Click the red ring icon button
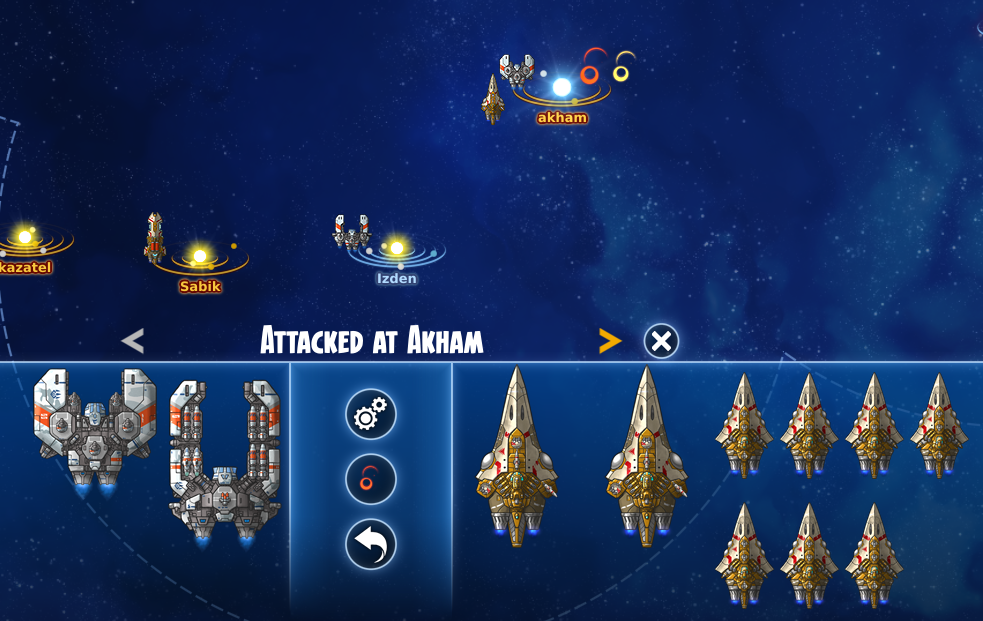 371,480
